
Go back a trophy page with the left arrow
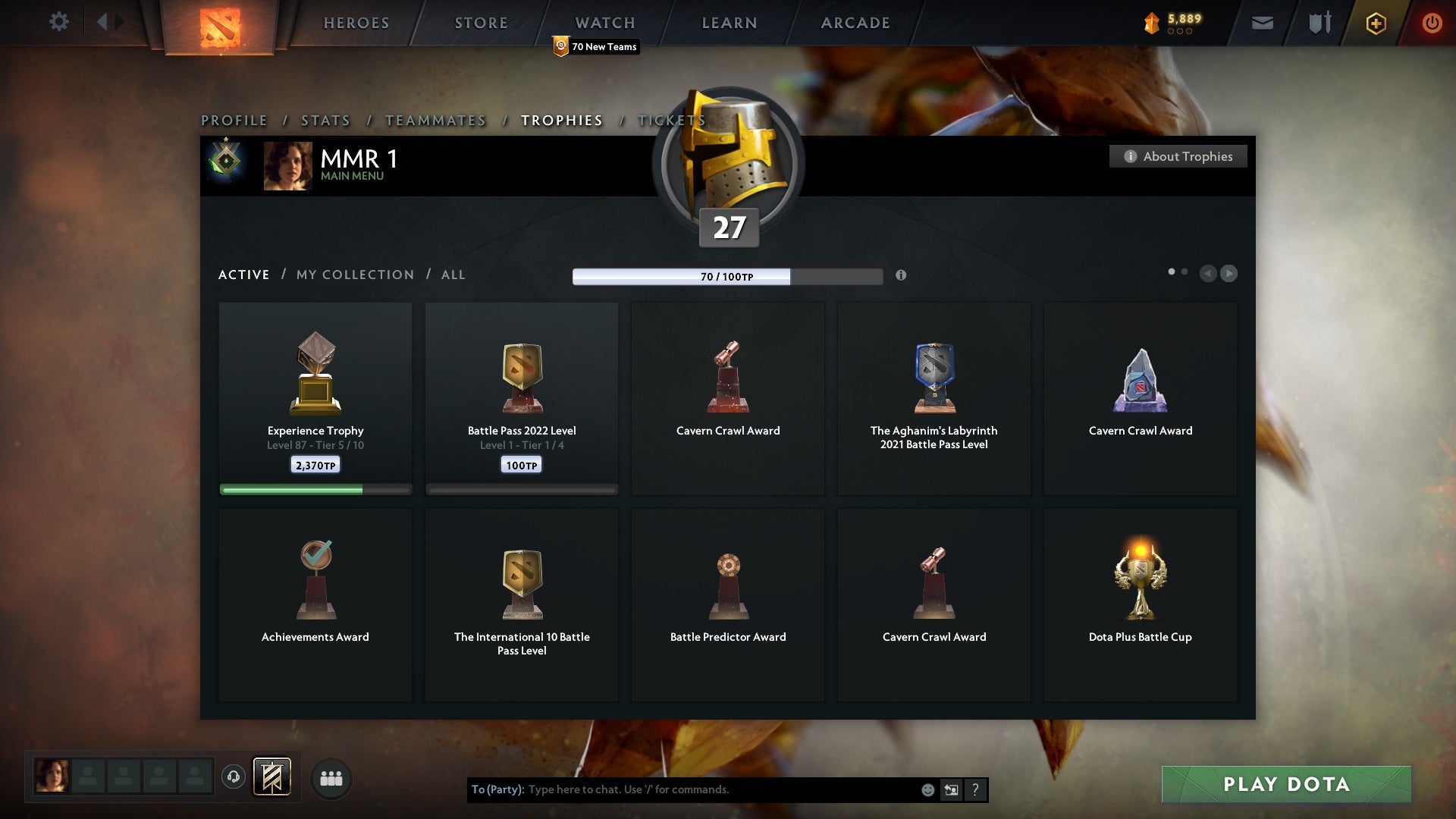click(x=1209, y=274)
